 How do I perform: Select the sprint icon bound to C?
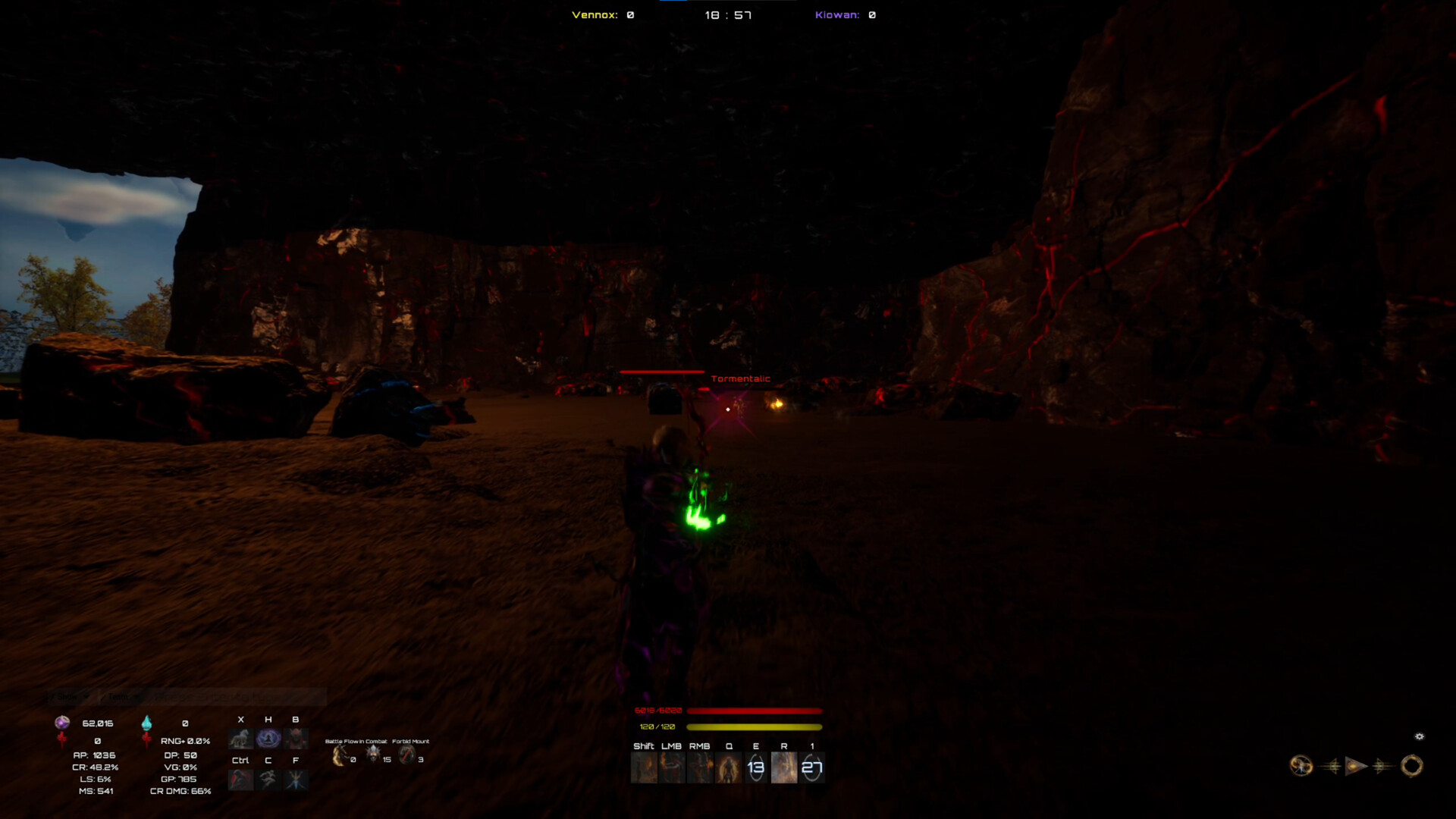tap(268, 780)
